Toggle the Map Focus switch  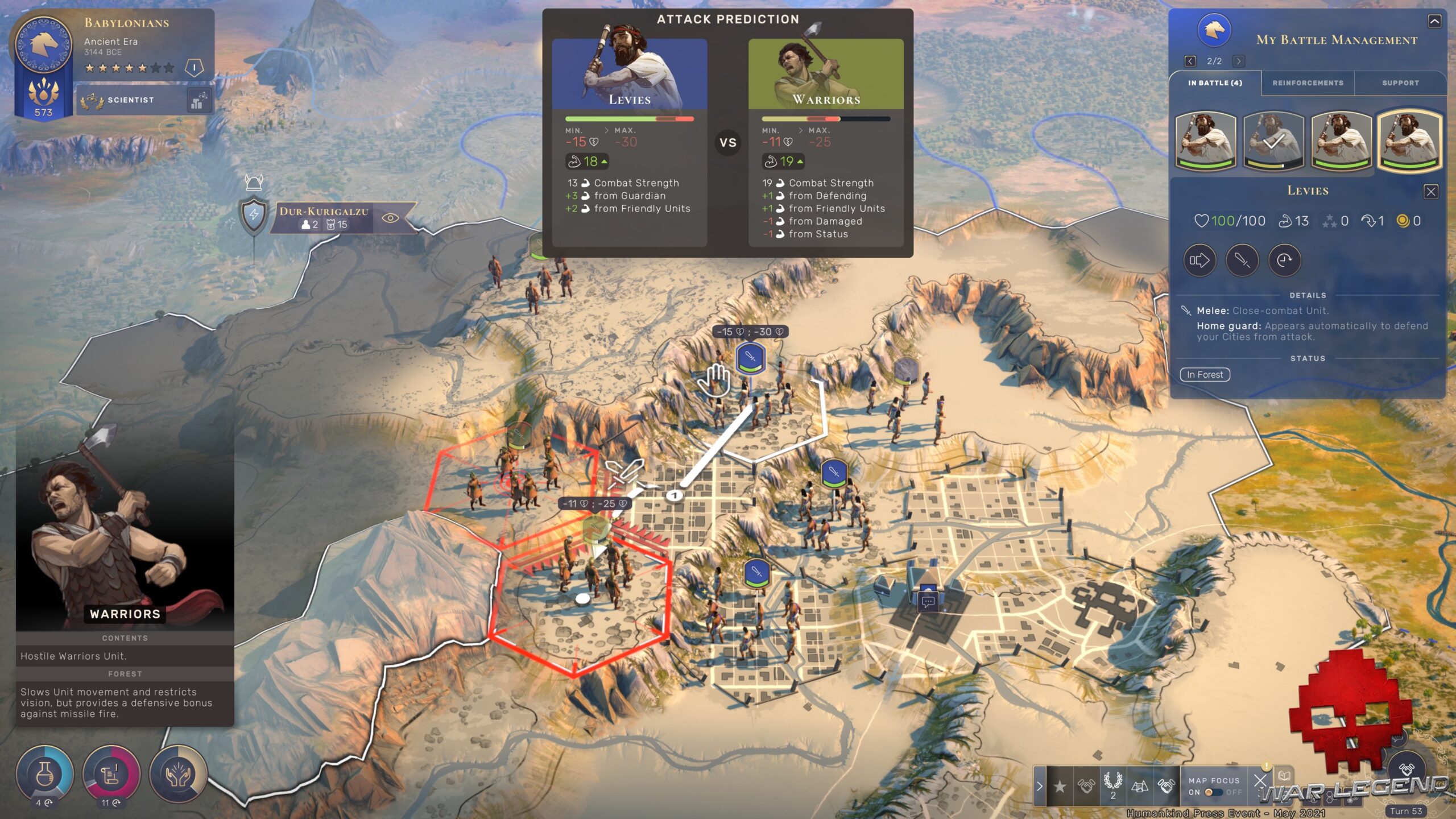click(1214, 792)
